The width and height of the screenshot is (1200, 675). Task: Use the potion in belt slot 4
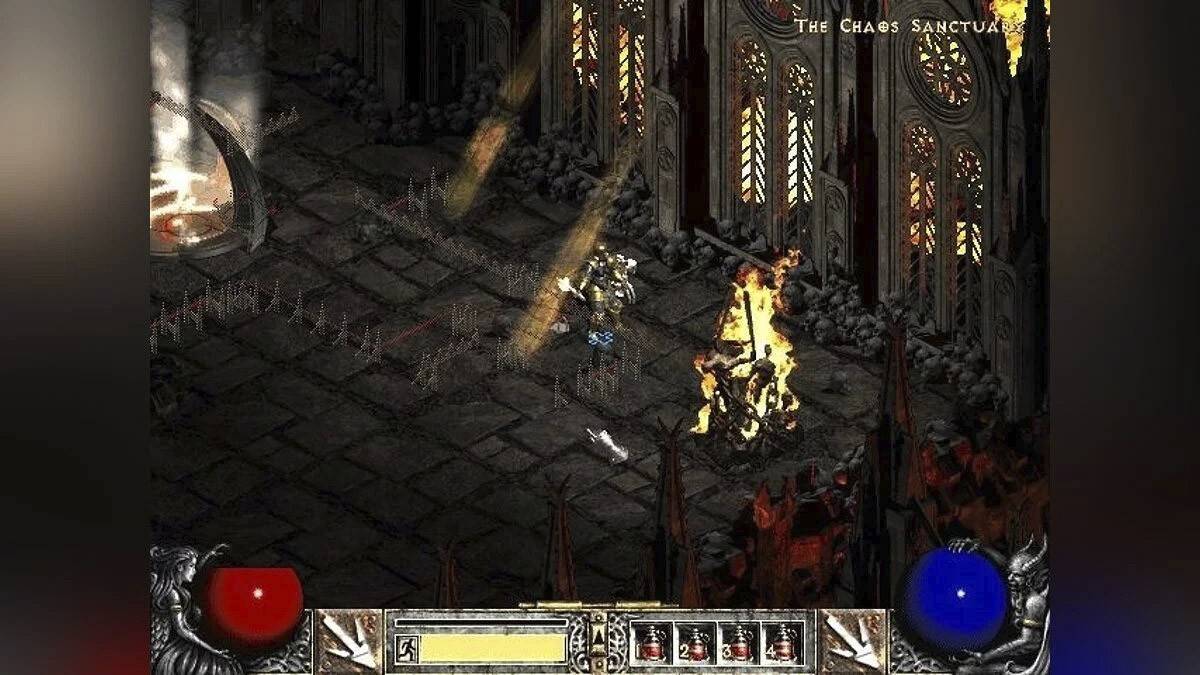tap(781, 642)
